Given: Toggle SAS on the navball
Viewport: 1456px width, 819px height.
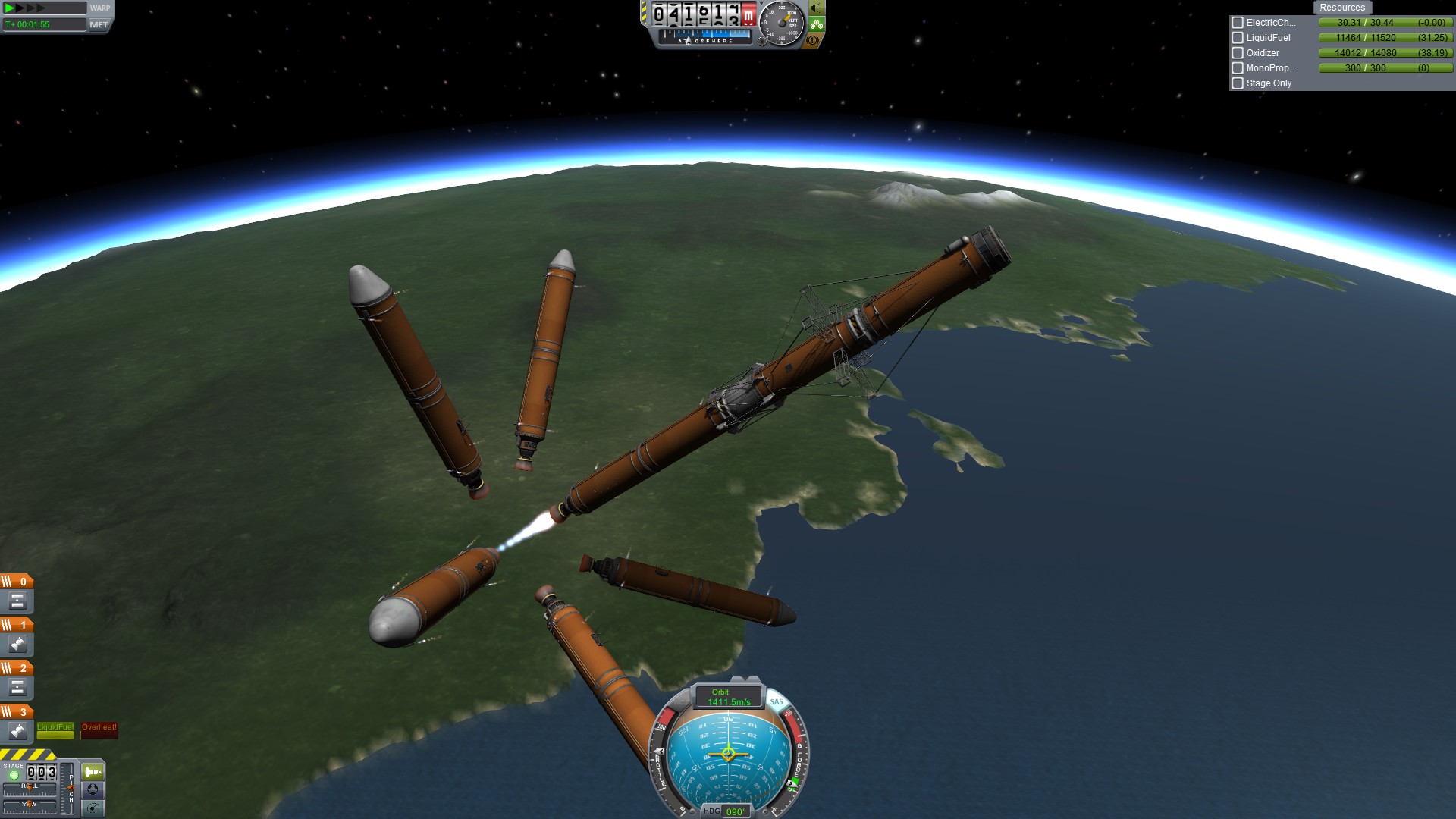Looking at the screenshot, I should click(x=777, y=701).
